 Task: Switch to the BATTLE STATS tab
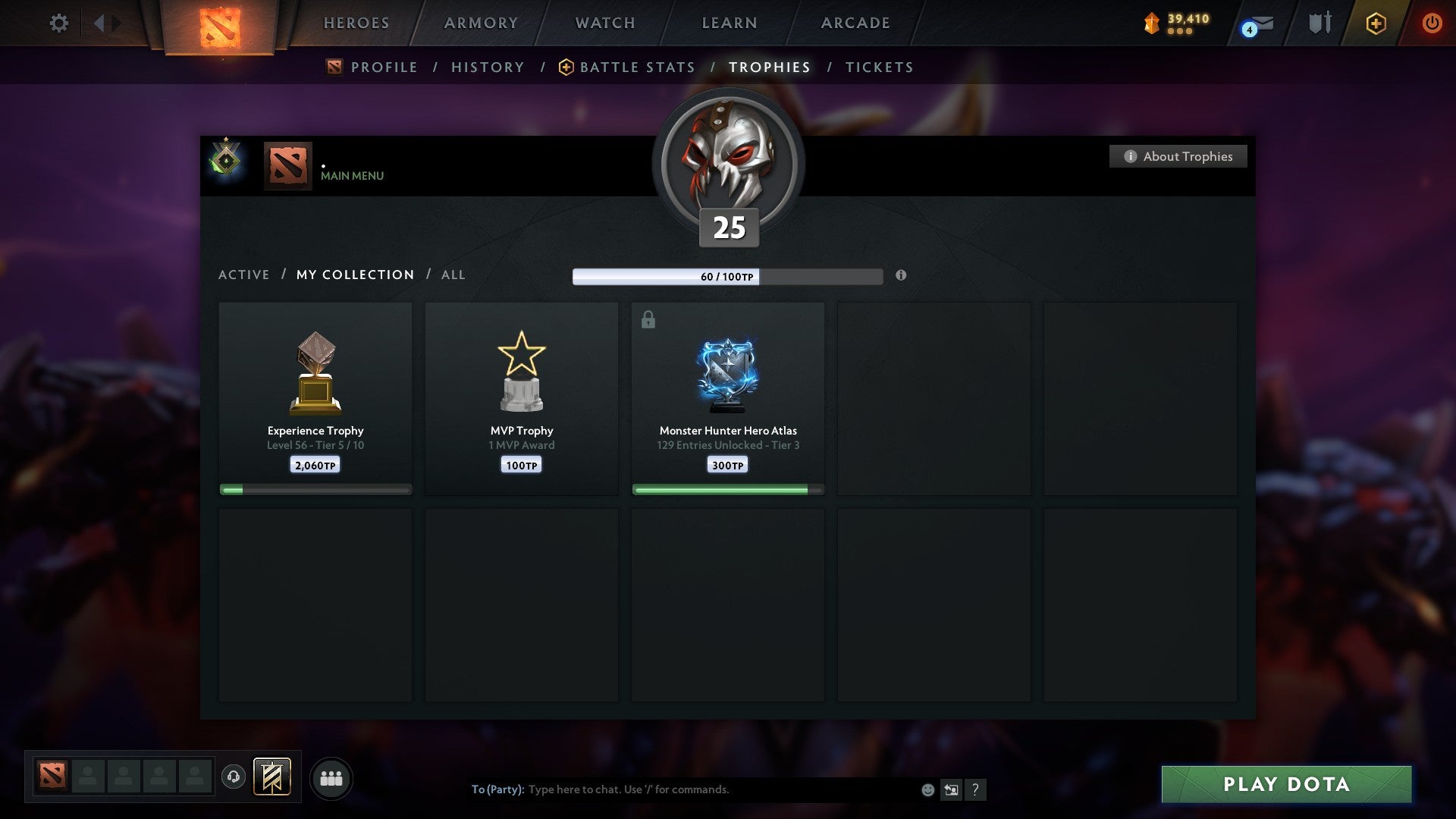(636, 67)
